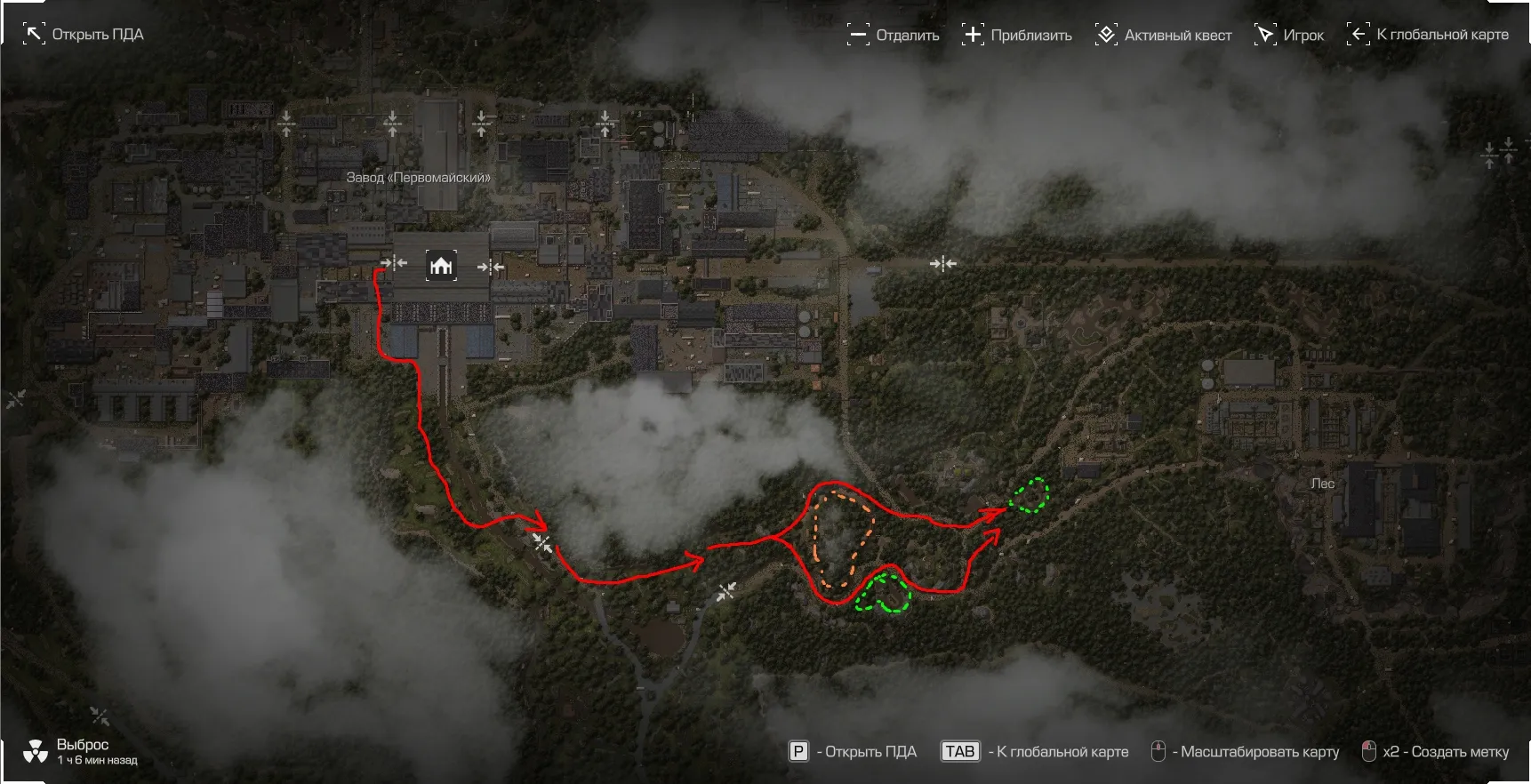Zoom in with the Приблизить button

pos(1017,36)
